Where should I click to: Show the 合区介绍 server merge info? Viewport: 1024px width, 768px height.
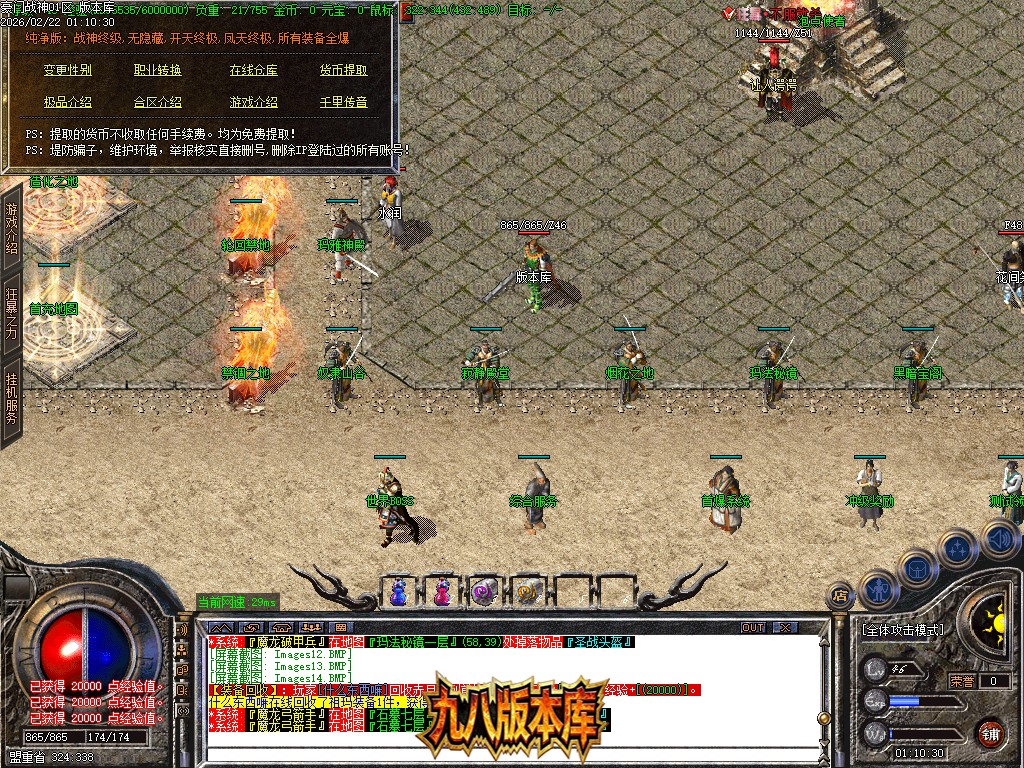point(157,102)
